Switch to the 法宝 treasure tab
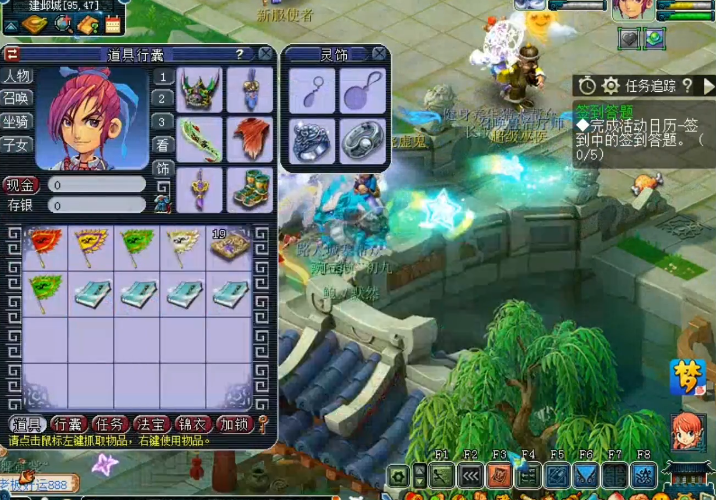The height and width of the screenshot is (500, 716). (151, 424)
